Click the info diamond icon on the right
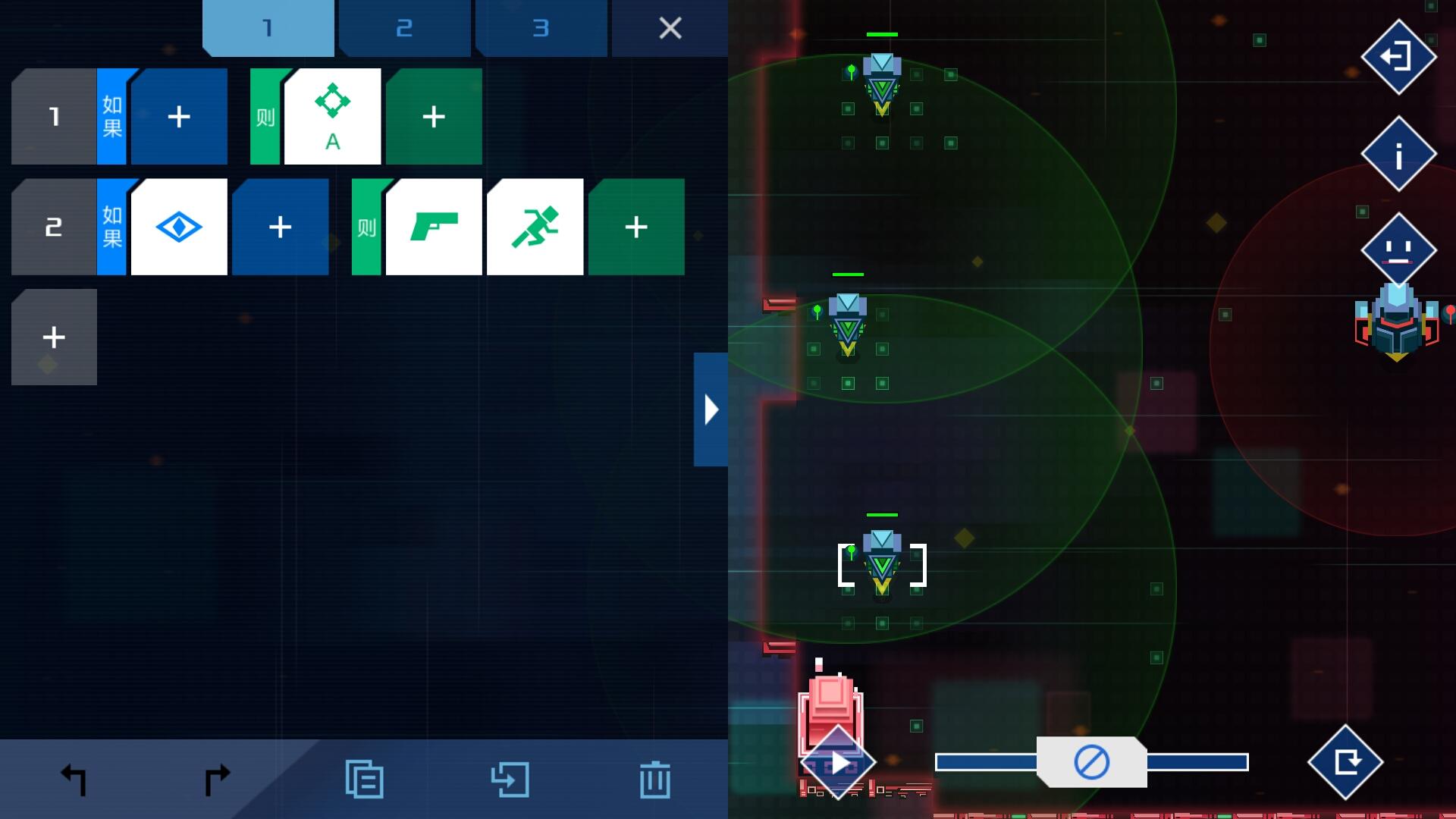 coord(1398,154)
